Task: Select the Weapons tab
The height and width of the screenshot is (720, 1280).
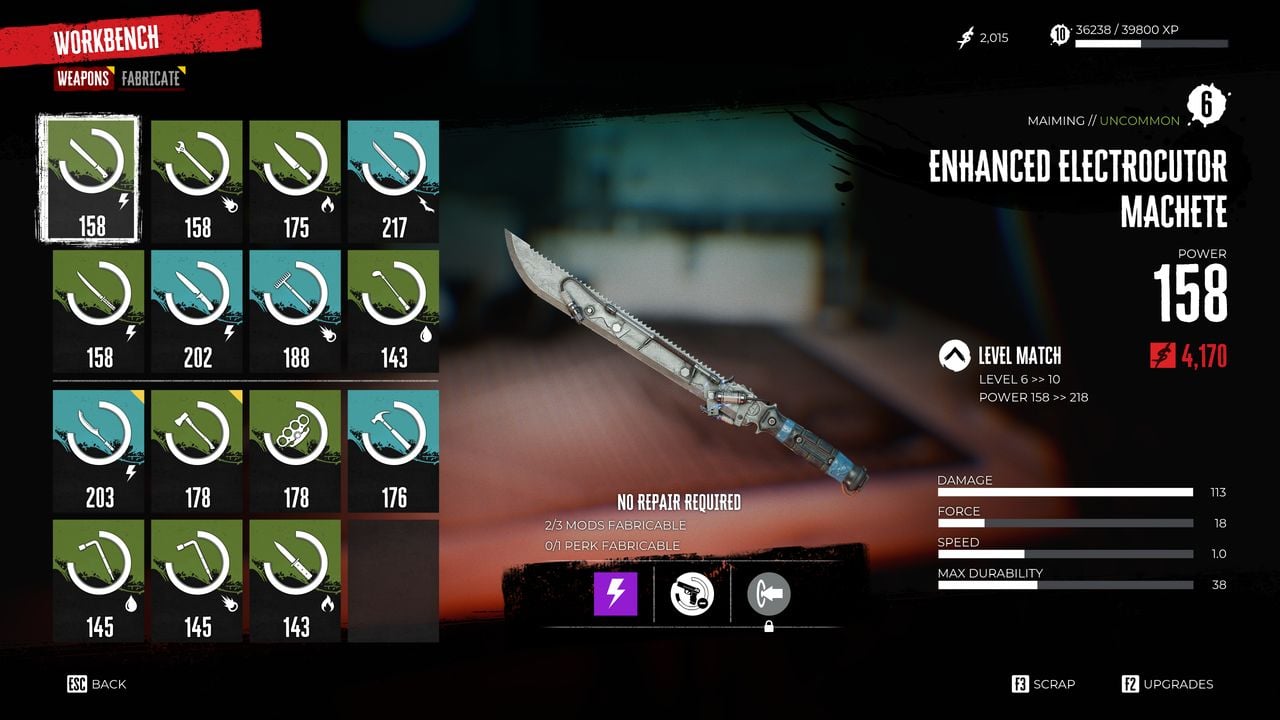Action: coord(83,78)
